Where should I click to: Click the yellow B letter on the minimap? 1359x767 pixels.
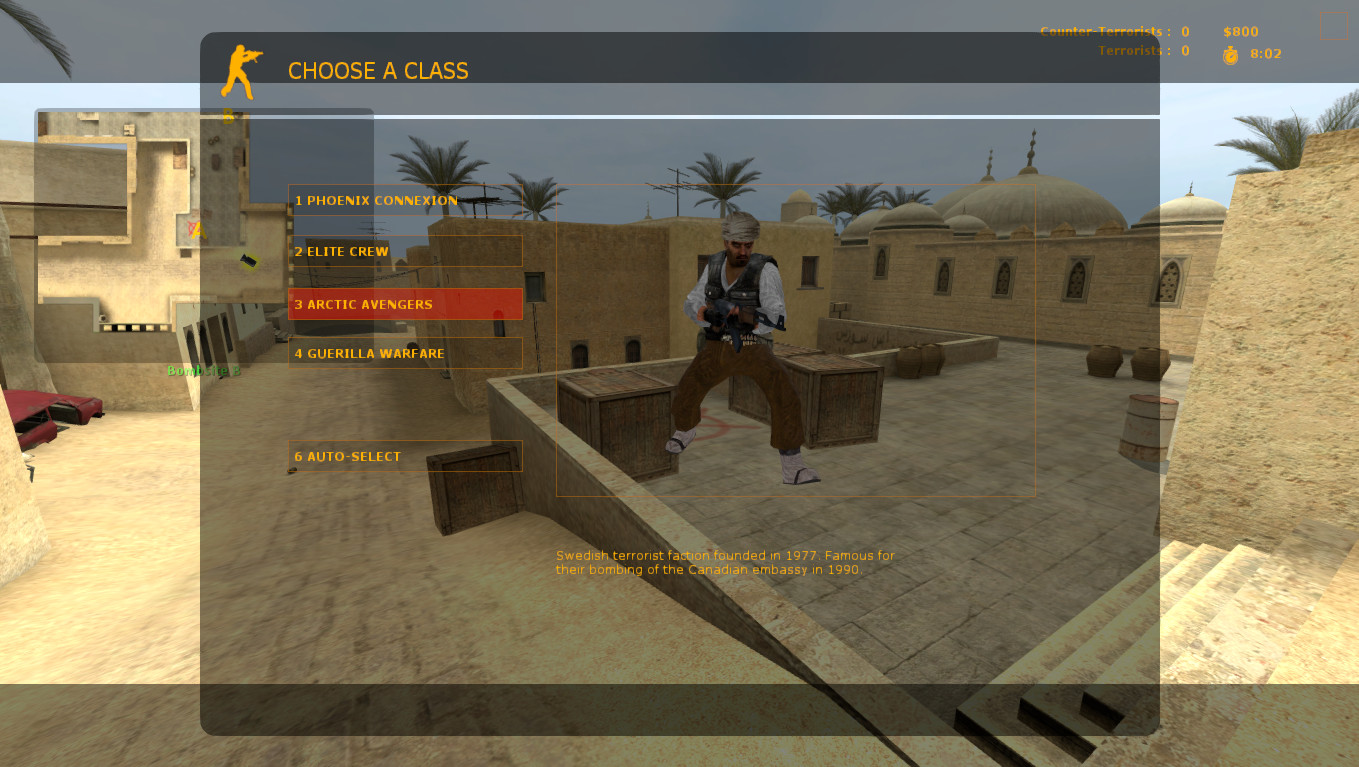[229, 115]
